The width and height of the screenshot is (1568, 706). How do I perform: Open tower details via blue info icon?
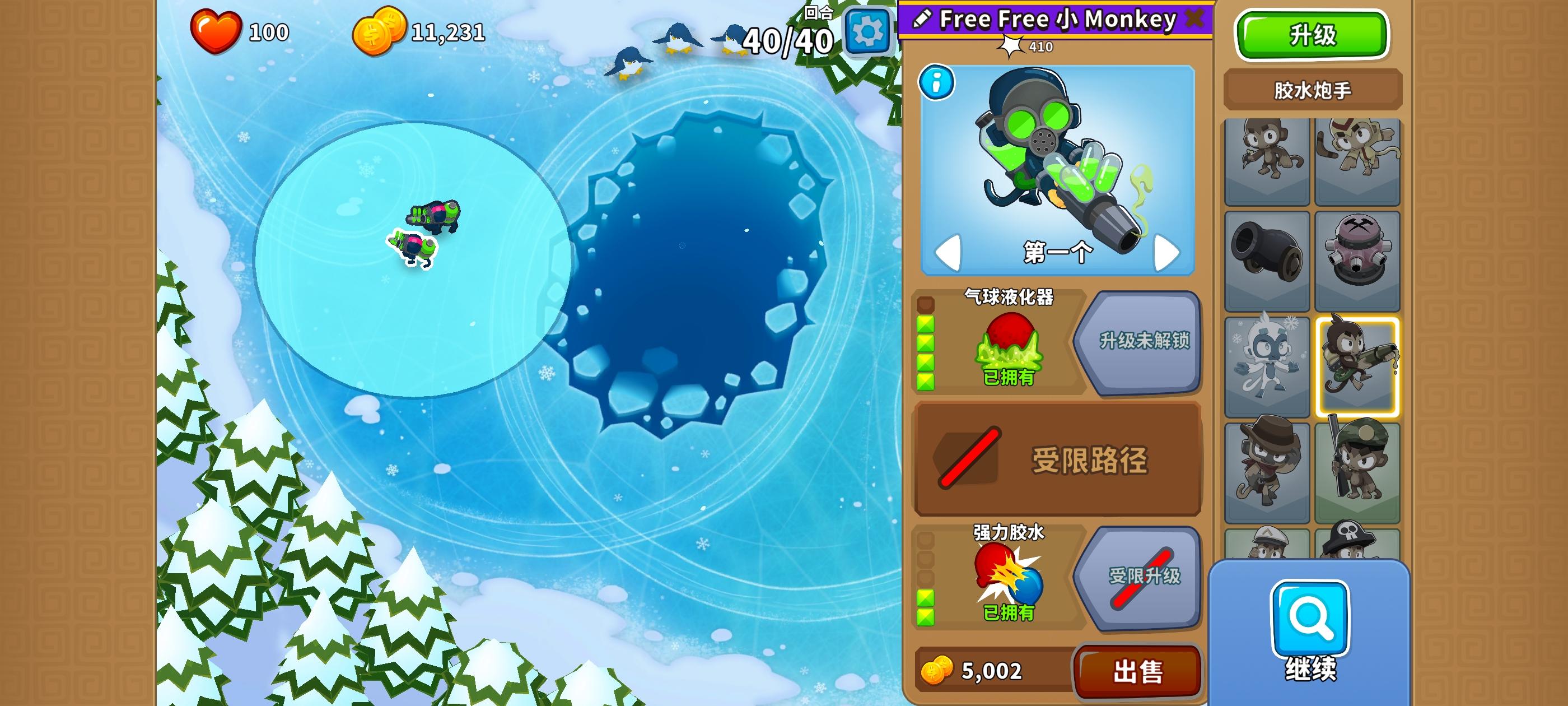937,82
